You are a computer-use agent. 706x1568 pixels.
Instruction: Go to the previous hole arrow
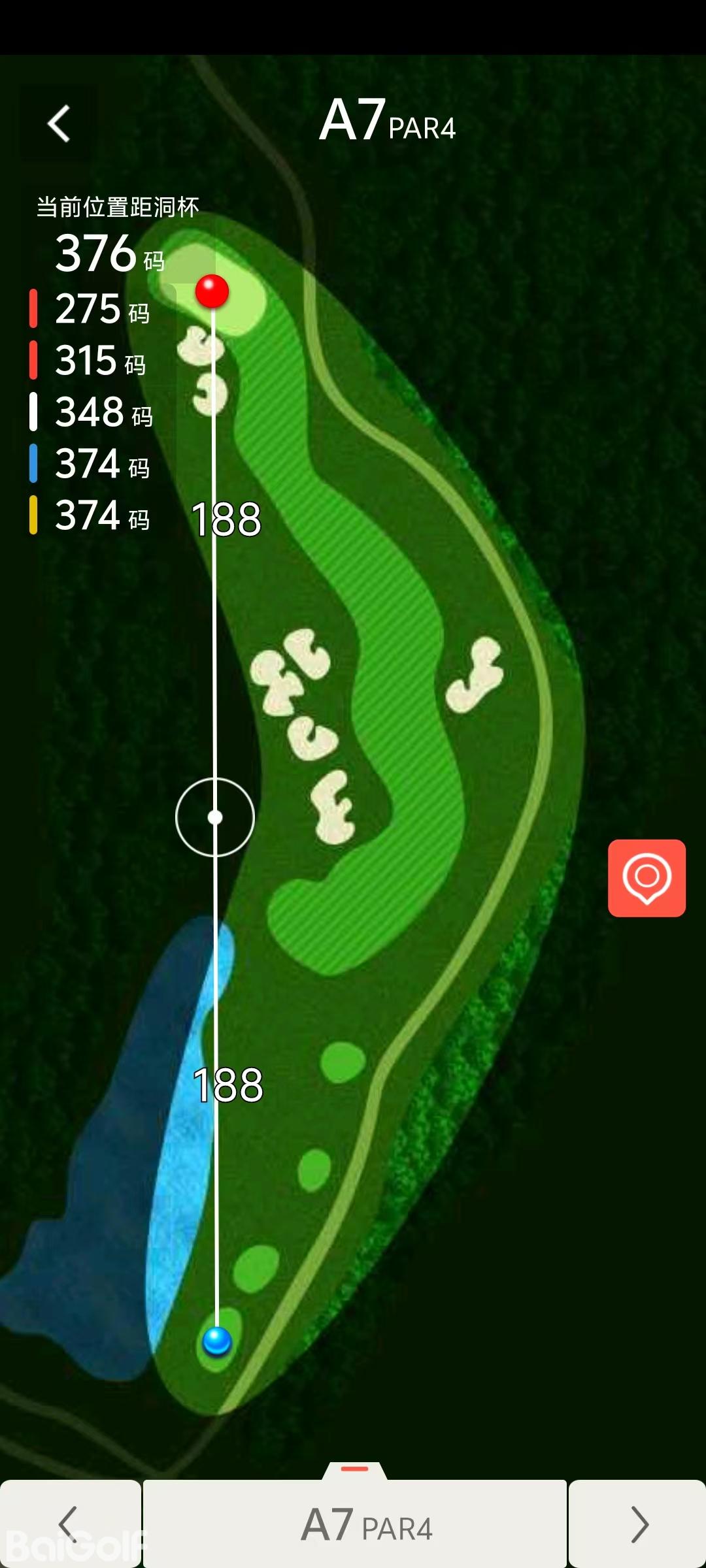point(69,1524)
